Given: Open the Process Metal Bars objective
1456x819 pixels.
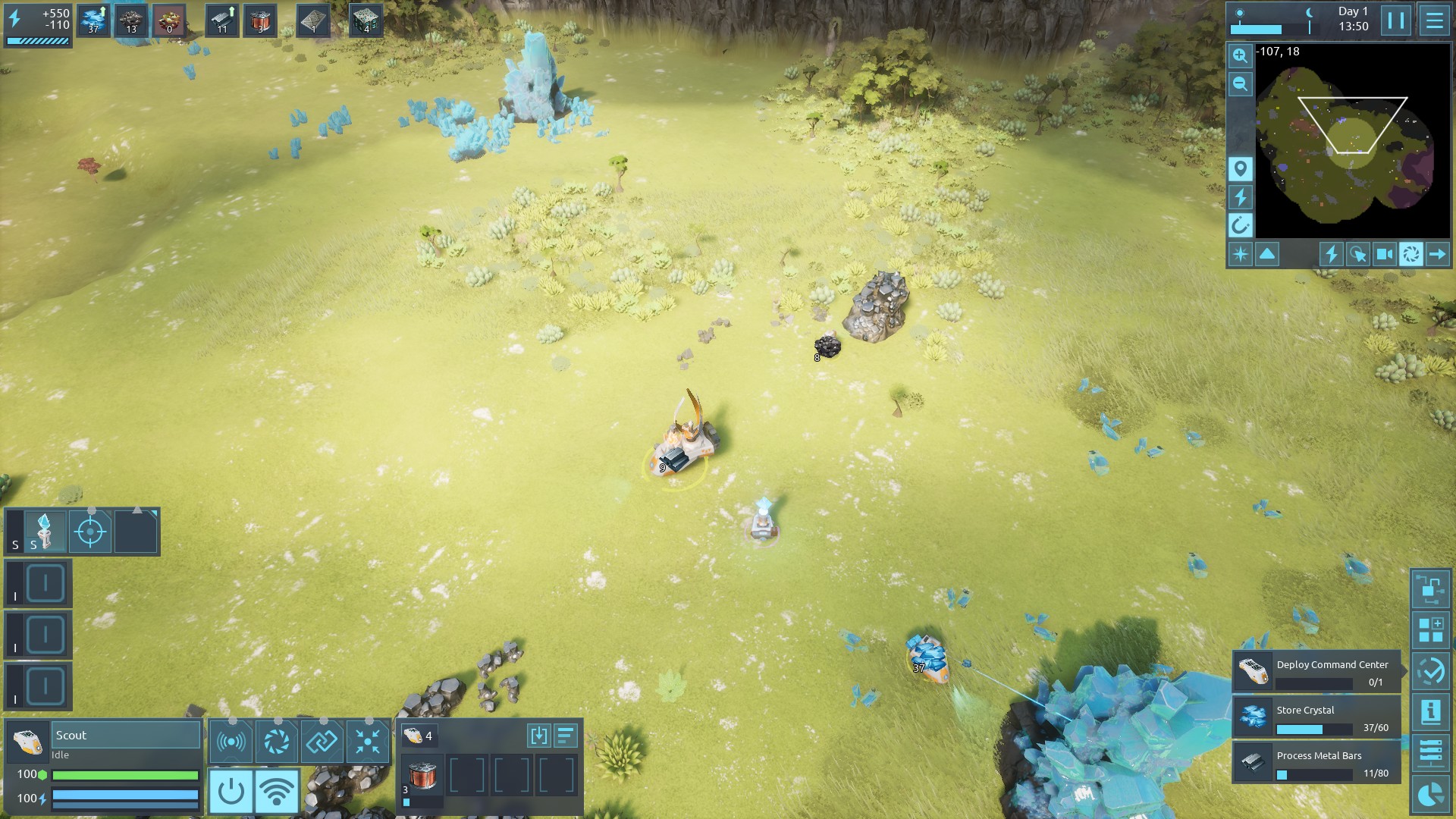Looking at the screenshot, I should 1316,763.
